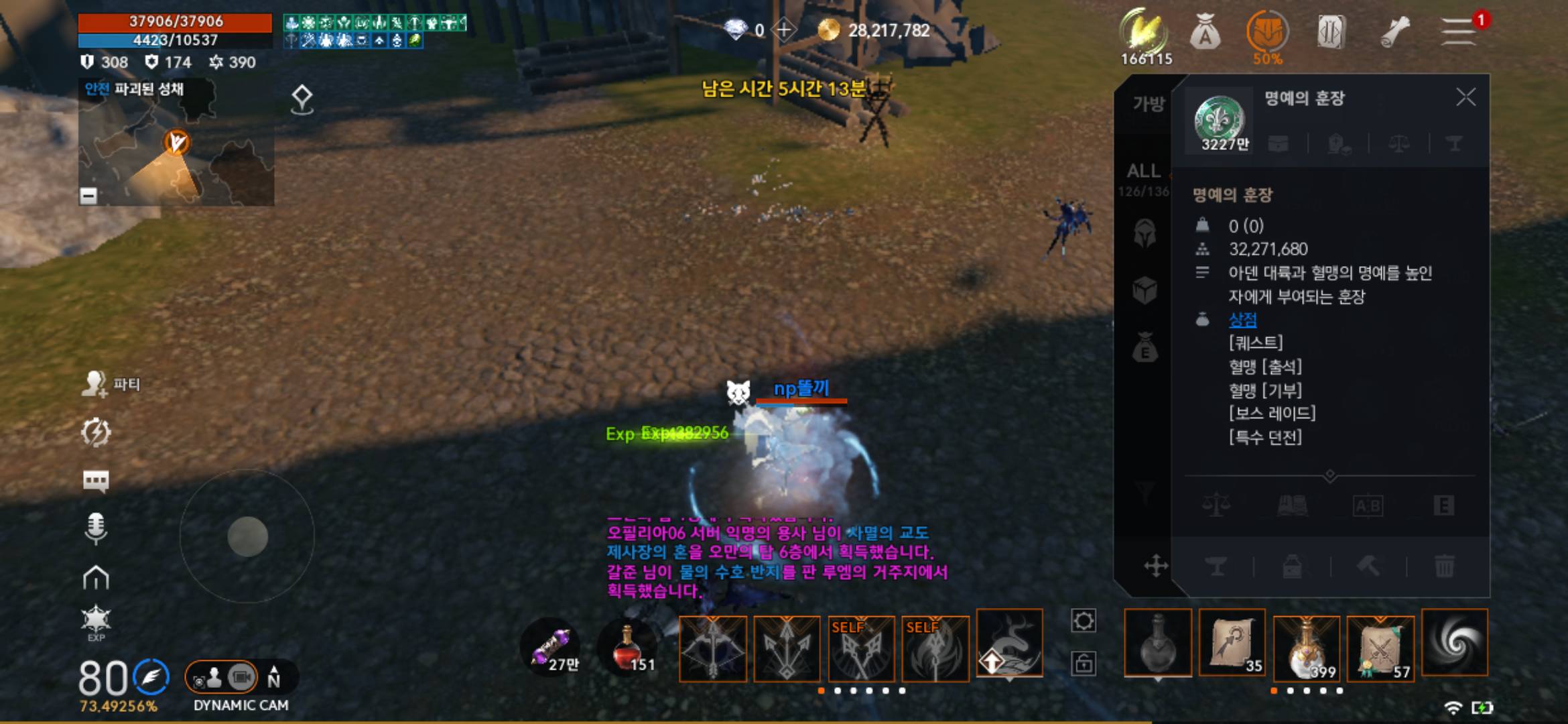Open the main menu with the red notification badge
This screenshot has height=724, width=1568.
[1459, 31]
